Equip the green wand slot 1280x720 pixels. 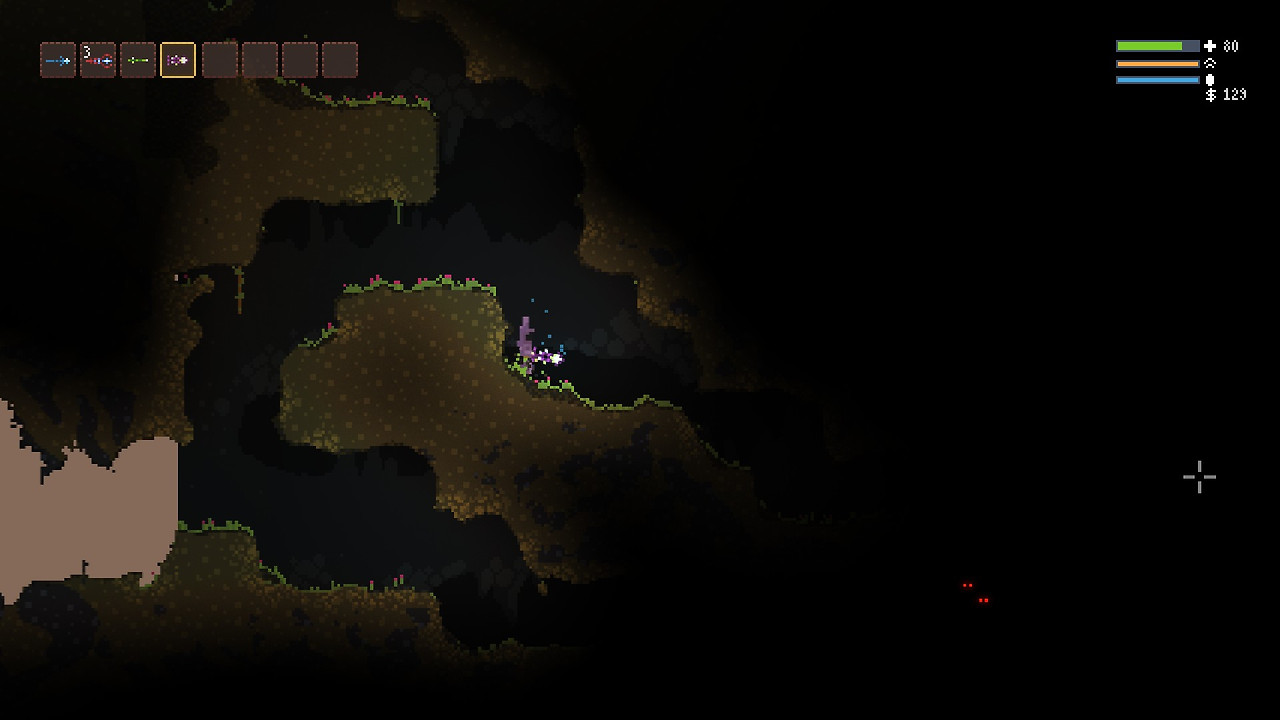point(138,61)
